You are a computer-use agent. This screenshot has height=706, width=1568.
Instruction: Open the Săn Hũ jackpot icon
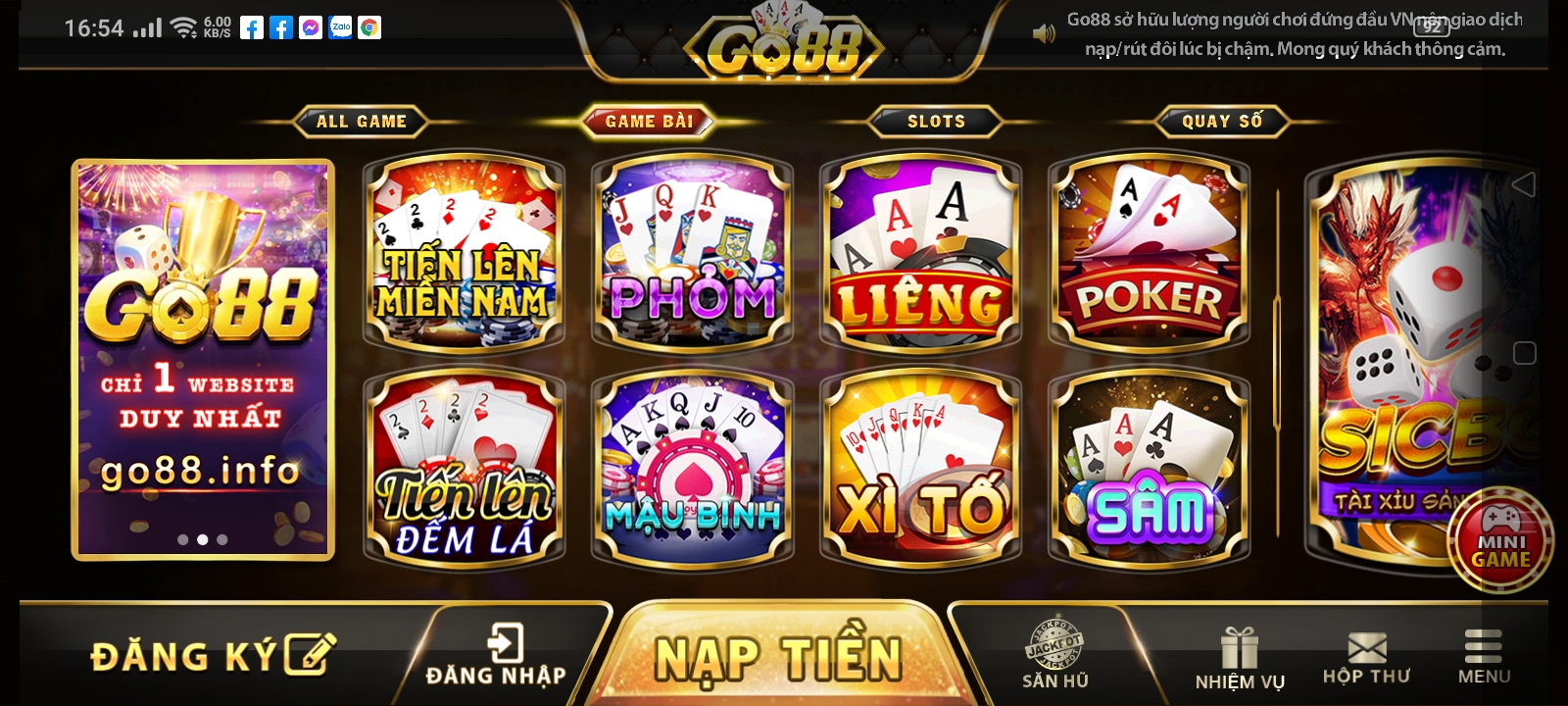(x=1054, y=655)
